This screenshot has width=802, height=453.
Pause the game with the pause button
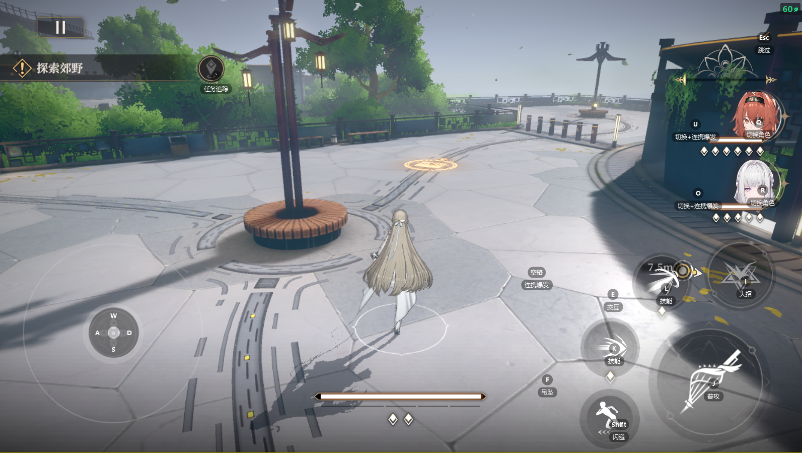[x=60, y=27]
